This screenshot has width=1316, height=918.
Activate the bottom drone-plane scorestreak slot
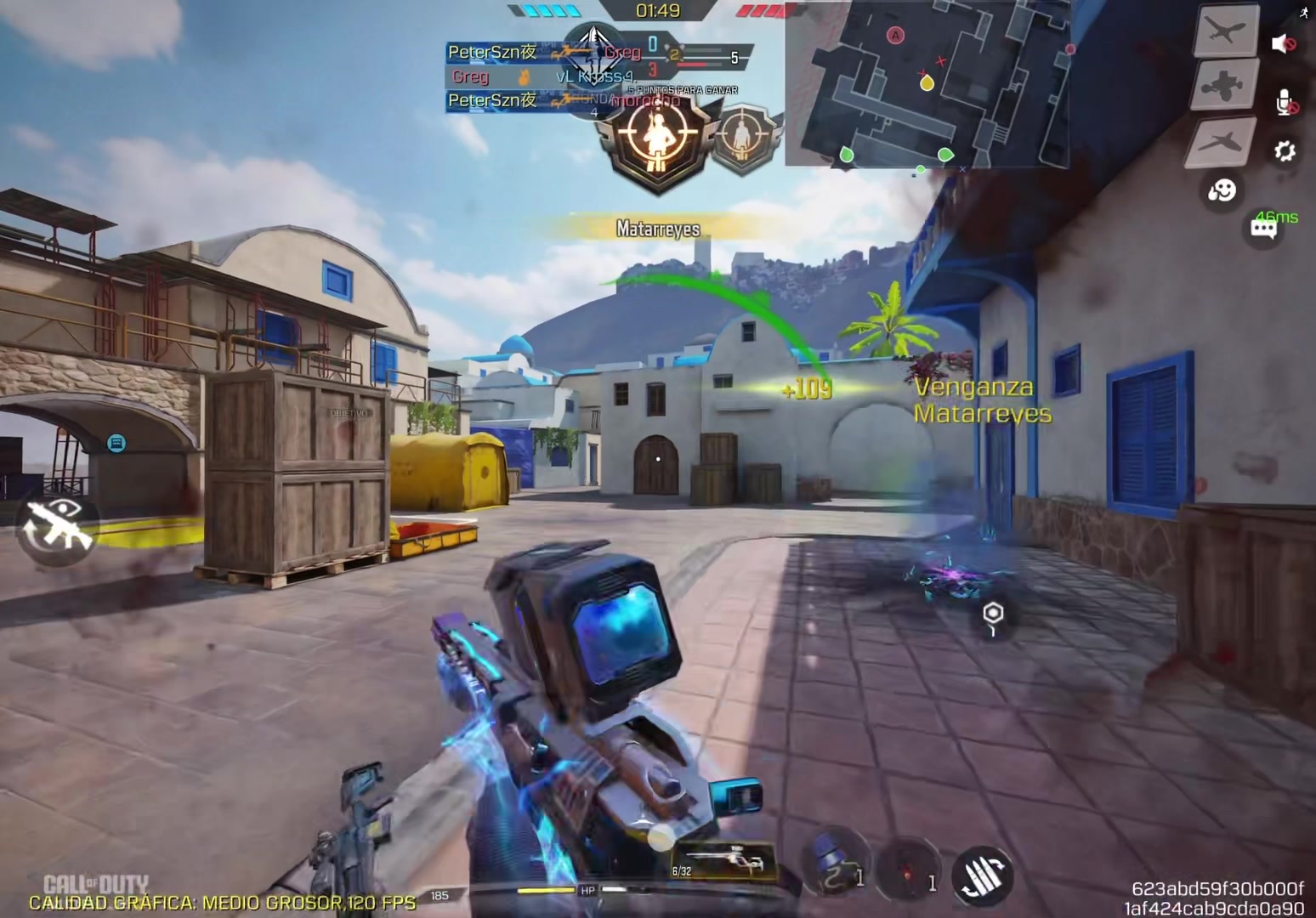click(1224, 140)
